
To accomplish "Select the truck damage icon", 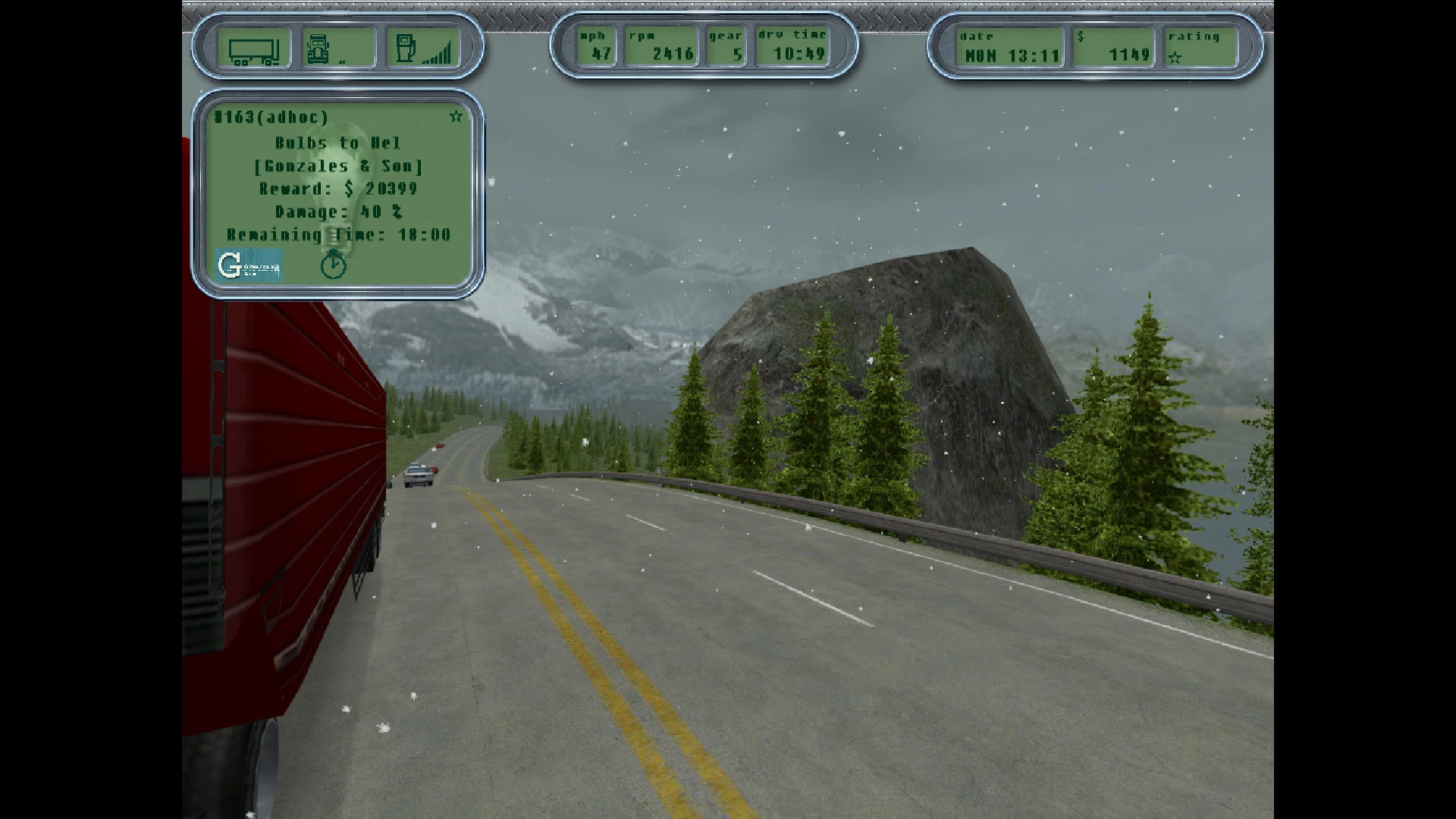I will click(318, 49).
